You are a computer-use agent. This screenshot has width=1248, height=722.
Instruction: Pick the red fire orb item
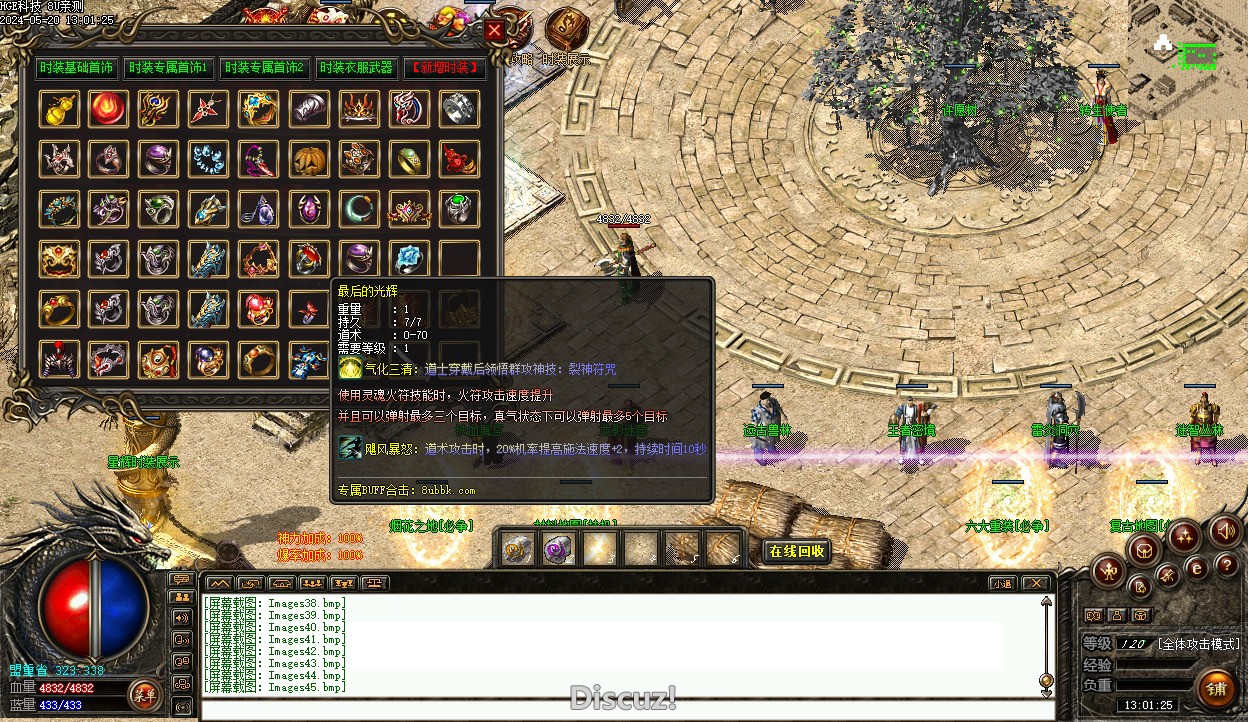click(x=109, y=109)
